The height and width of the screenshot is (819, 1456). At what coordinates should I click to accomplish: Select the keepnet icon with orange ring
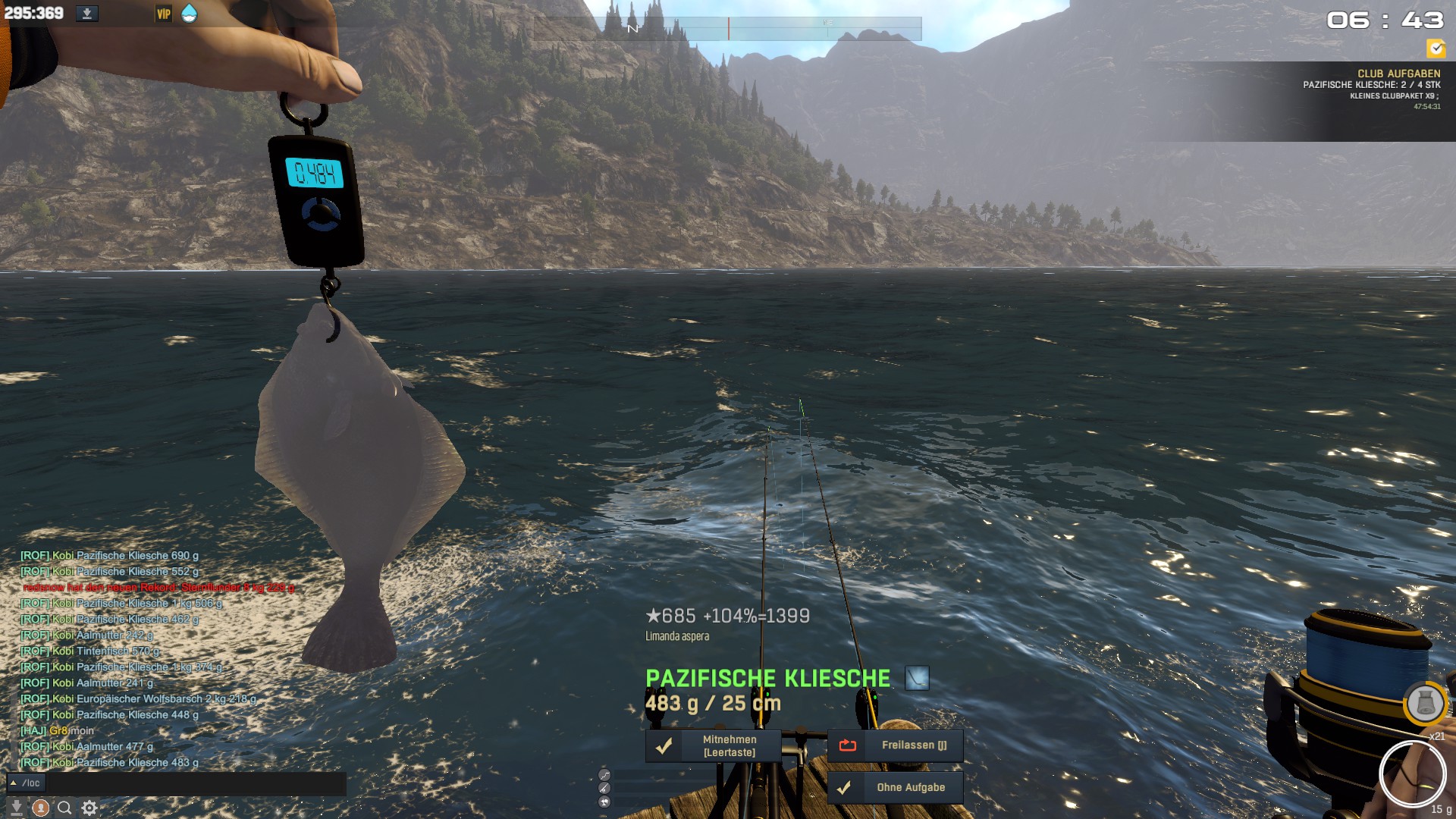point(1425,704)
